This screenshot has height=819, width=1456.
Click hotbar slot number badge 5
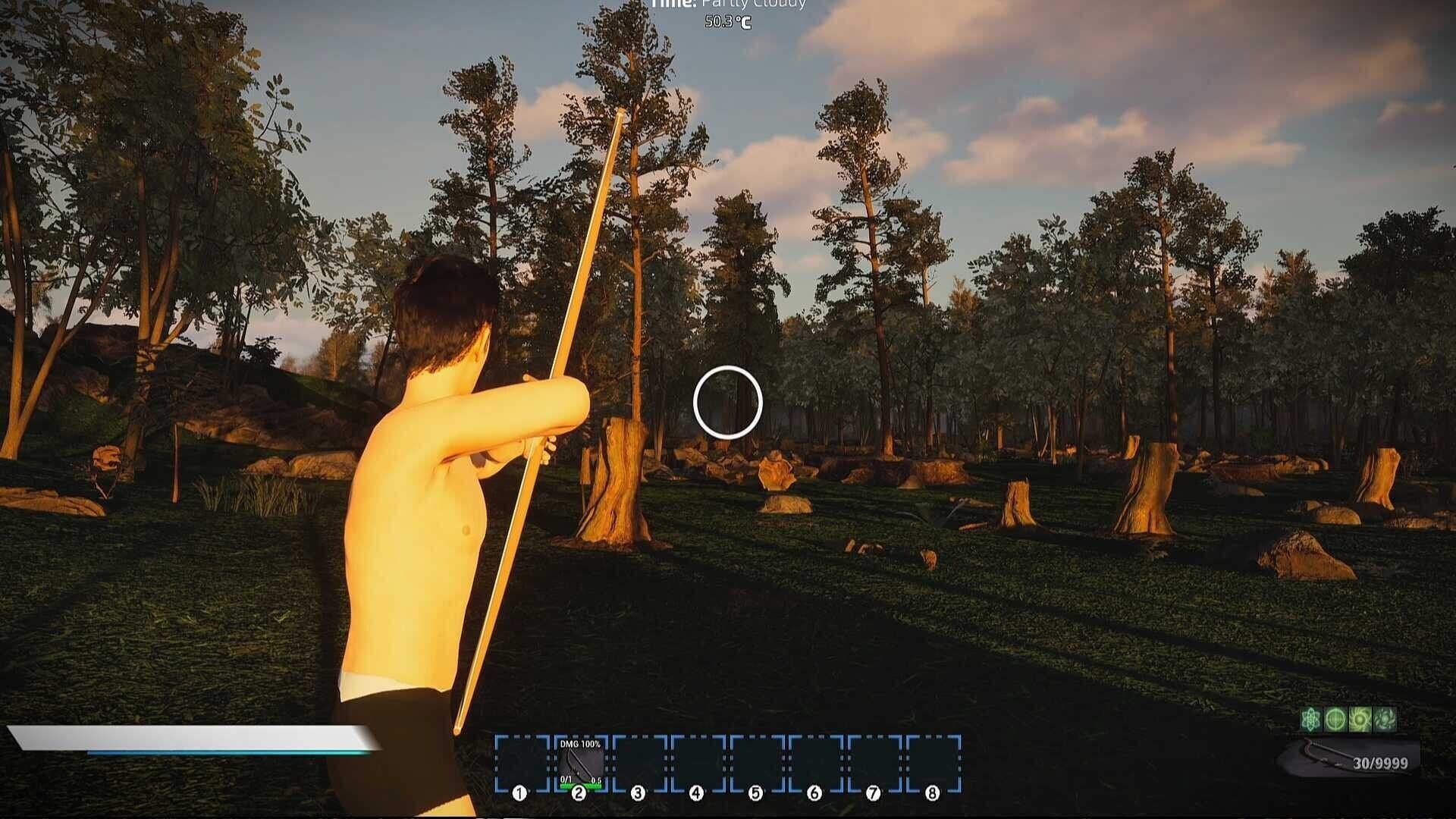755,792
